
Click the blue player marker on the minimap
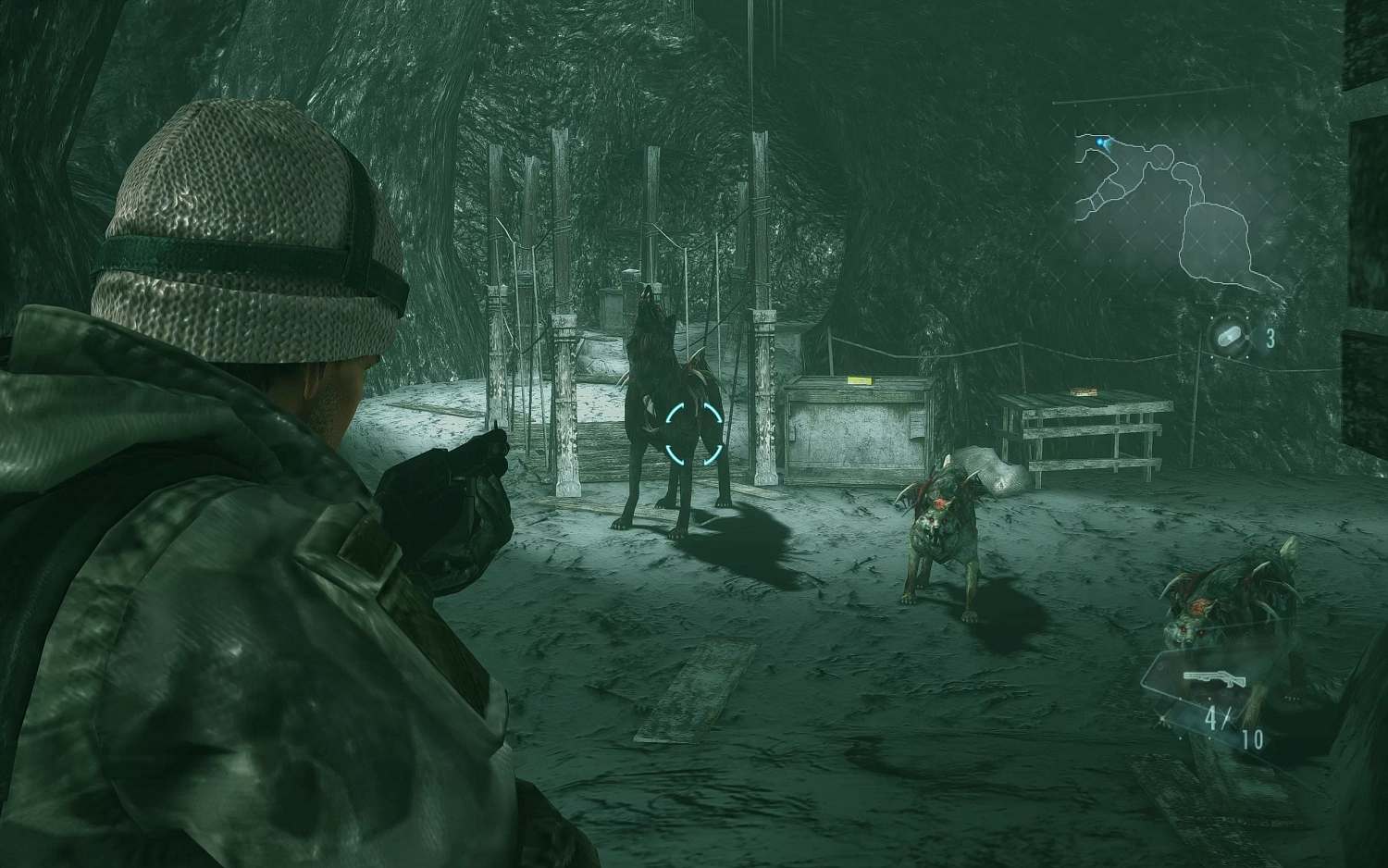1099,141
